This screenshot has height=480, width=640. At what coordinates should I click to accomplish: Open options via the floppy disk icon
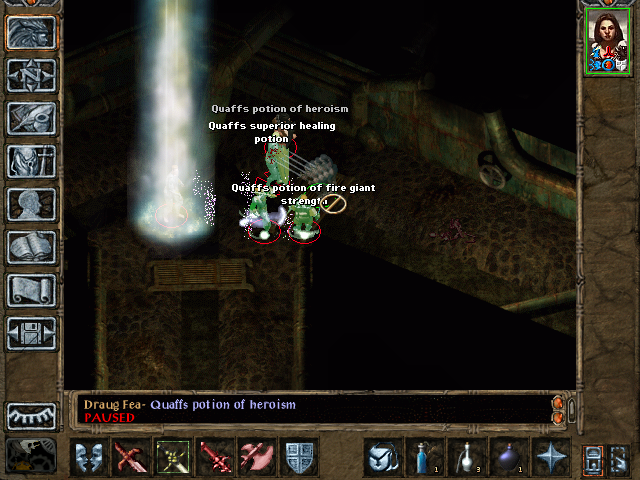(x=31, y=333)
